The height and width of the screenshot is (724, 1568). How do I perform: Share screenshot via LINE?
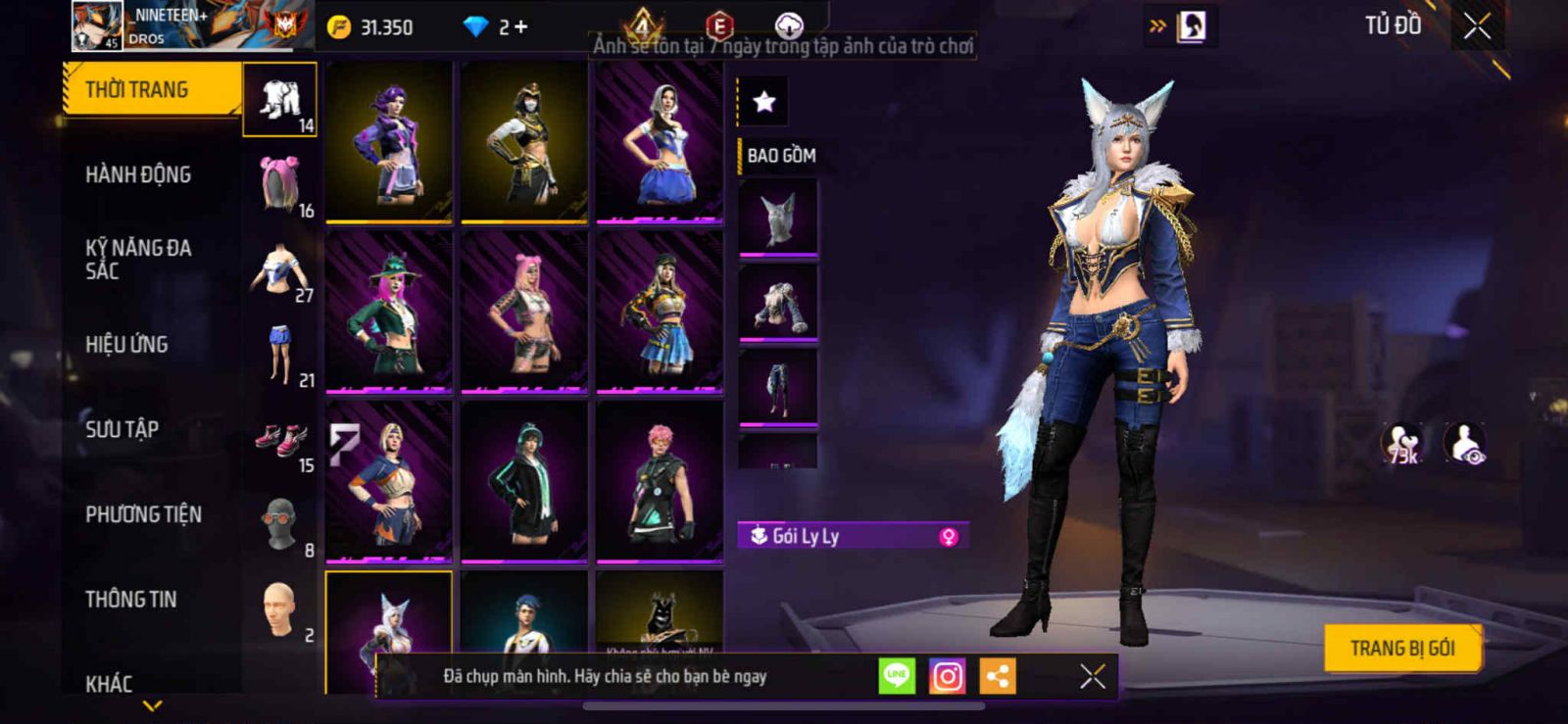[896, 676]
